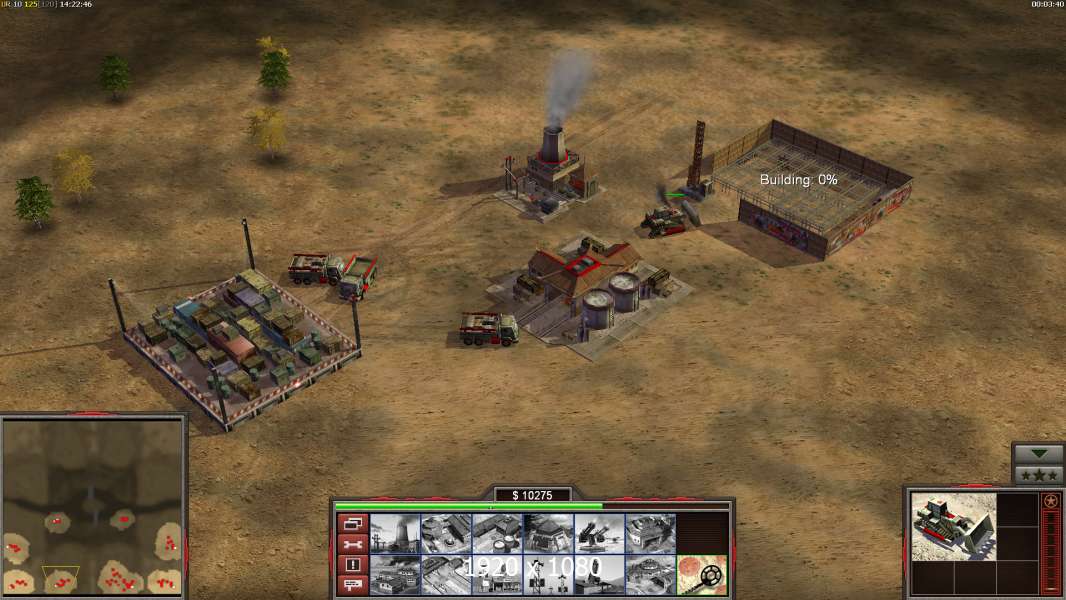Queue the Bunker structure
This screenshot has width=1066, height=600.
tap(548, 533)
